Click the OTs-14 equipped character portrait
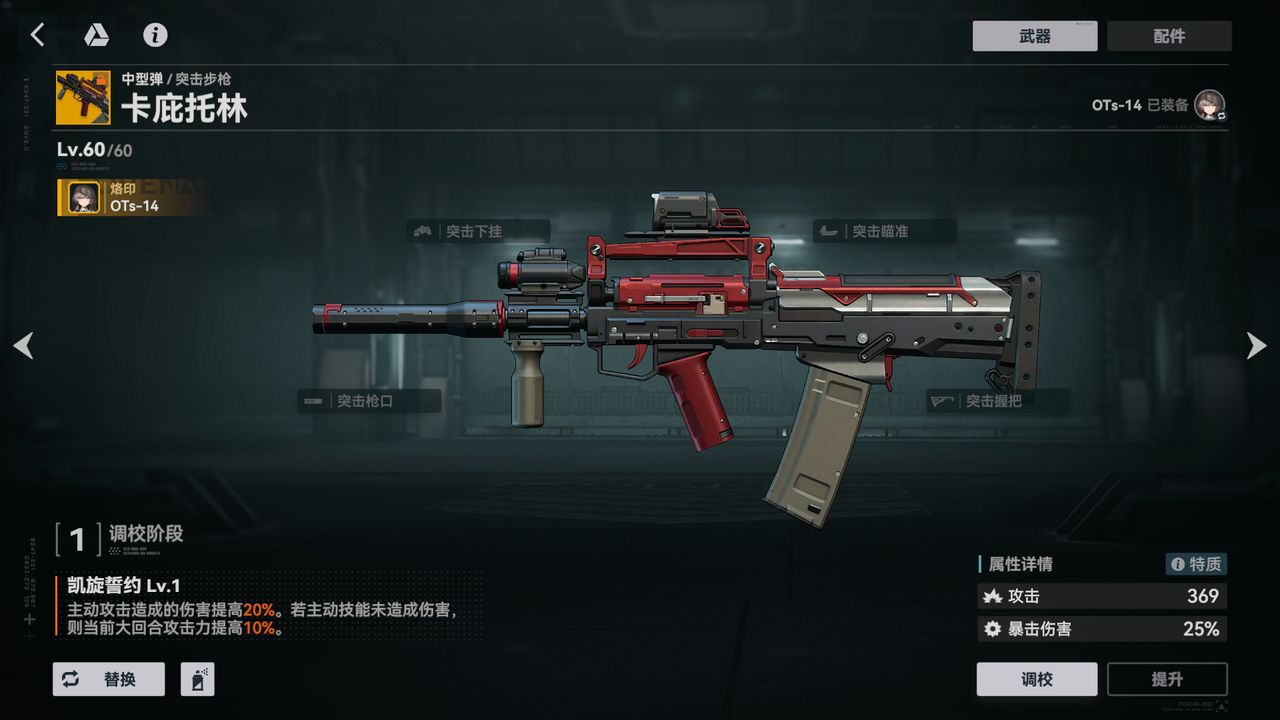This screenshot has height=720, width=1280. pos(1210,105)
